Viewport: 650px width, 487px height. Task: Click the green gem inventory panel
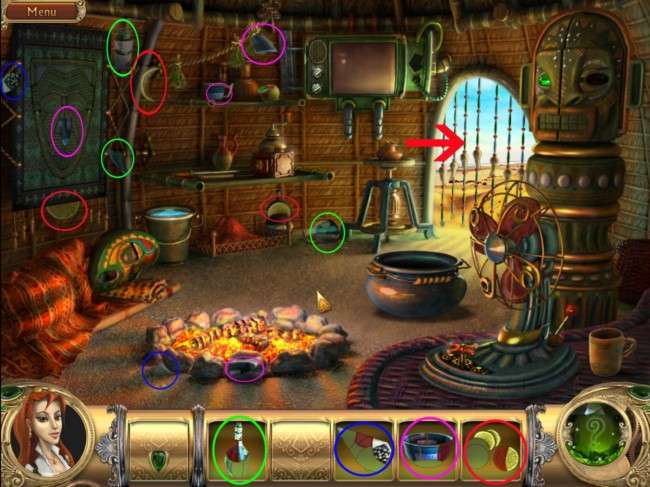coord(158,449)
